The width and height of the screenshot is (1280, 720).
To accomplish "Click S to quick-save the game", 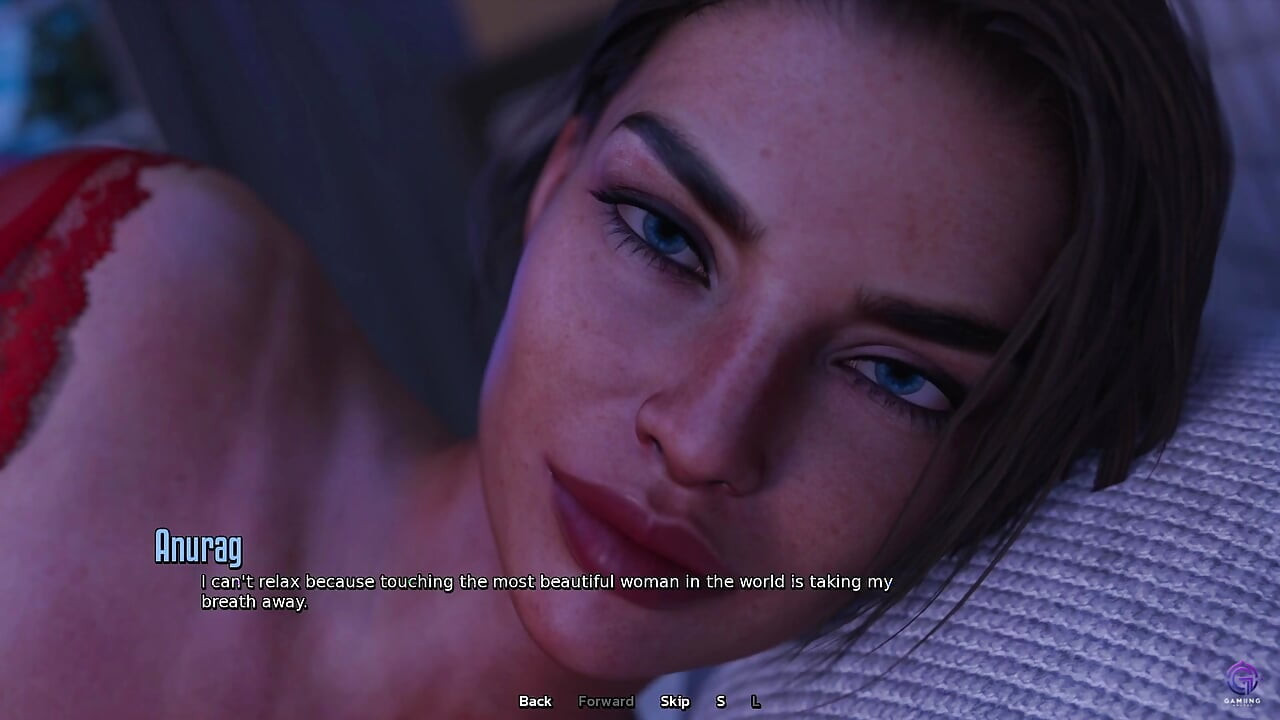I will click(x=720, y=701).
